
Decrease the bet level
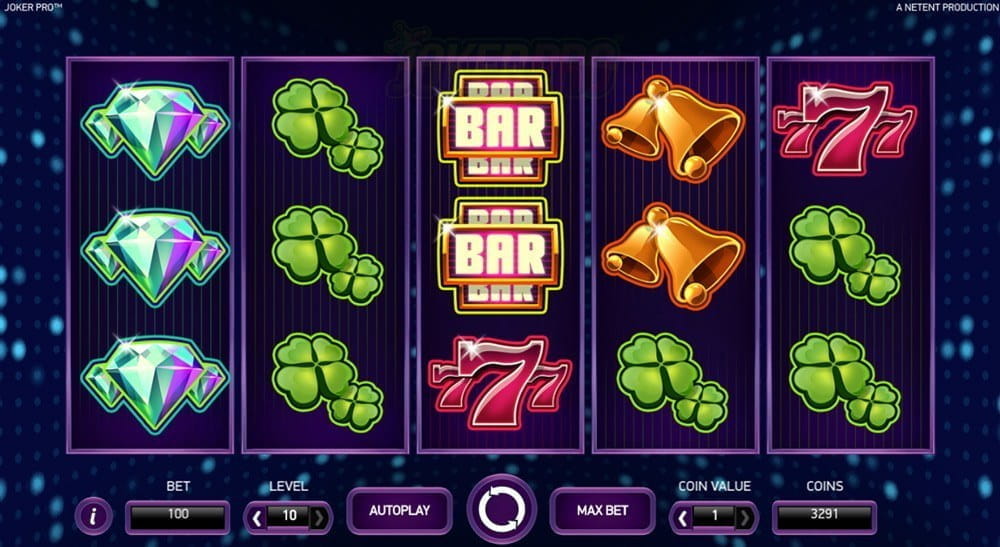pyautogui.click(x=257, y=518)
